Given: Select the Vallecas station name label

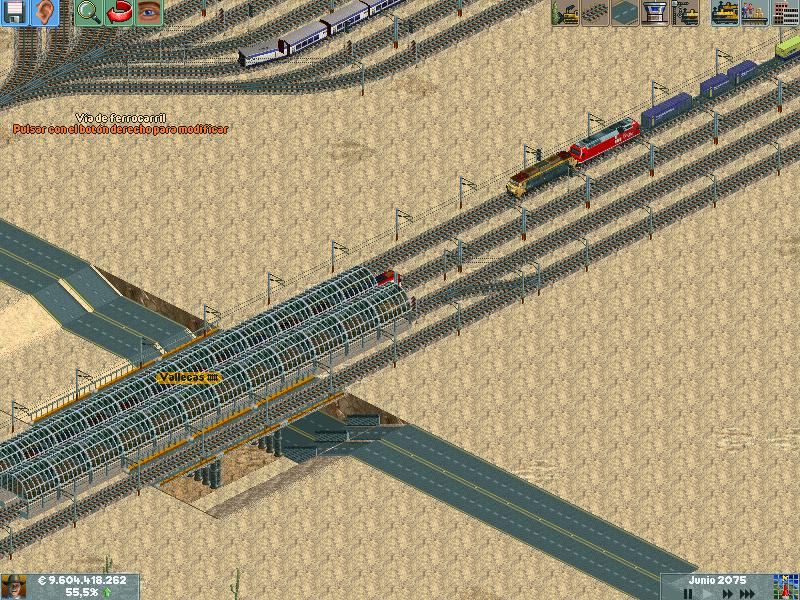Looking at the screenshot, I should [188, 377].
